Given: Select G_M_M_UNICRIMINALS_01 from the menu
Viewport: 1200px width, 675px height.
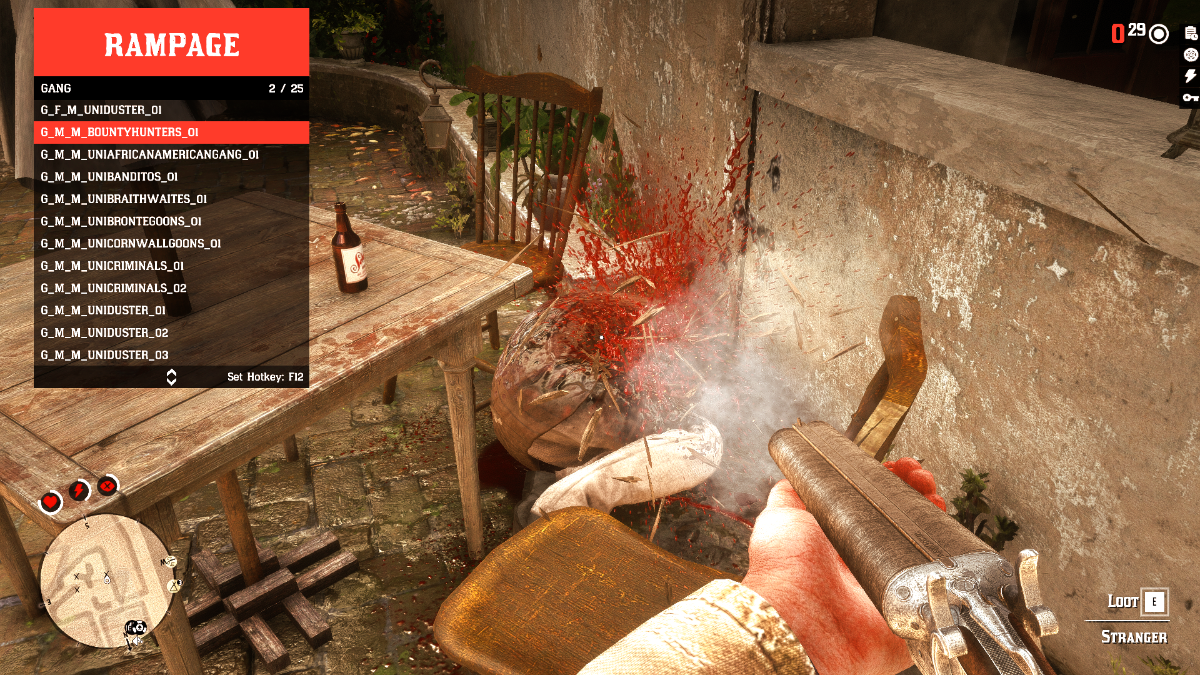Looking at the screenshot, I should [x=171, y=266].
